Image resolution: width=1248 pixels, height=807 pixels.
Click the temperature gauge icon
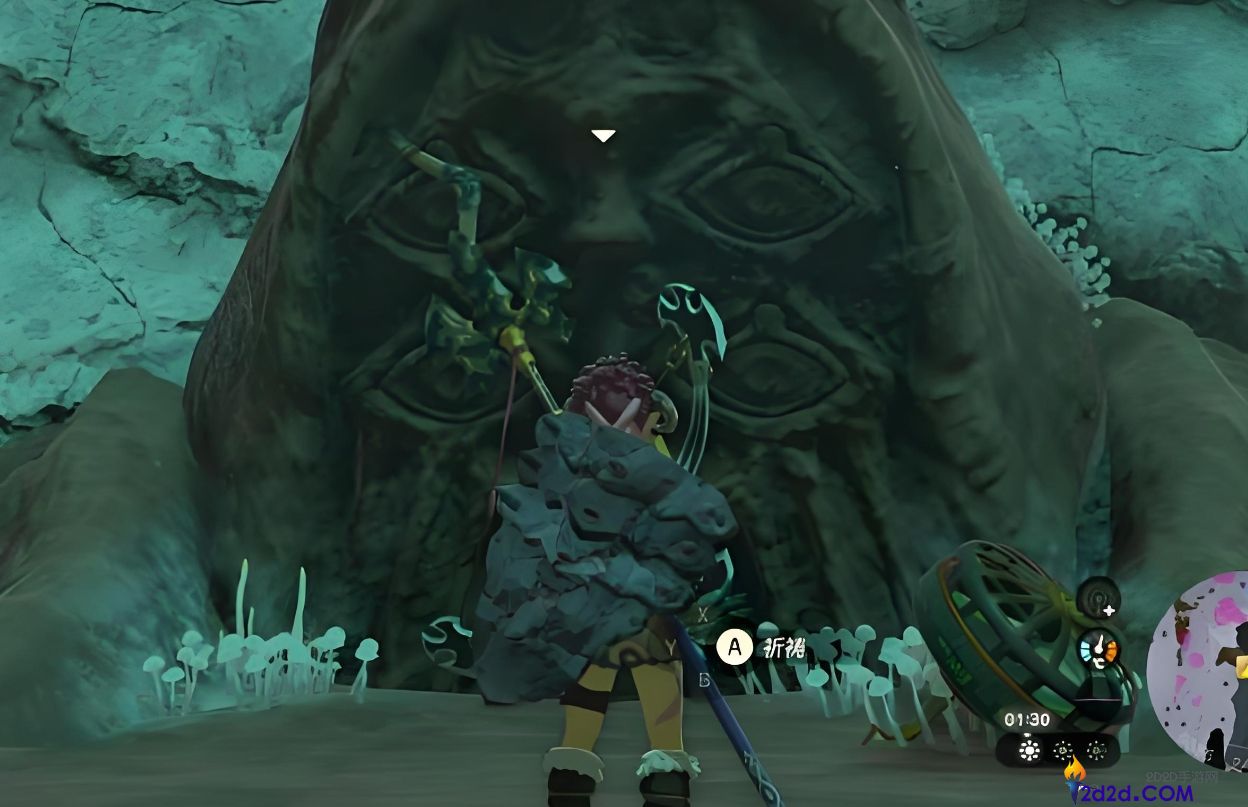coord(1098,652)
